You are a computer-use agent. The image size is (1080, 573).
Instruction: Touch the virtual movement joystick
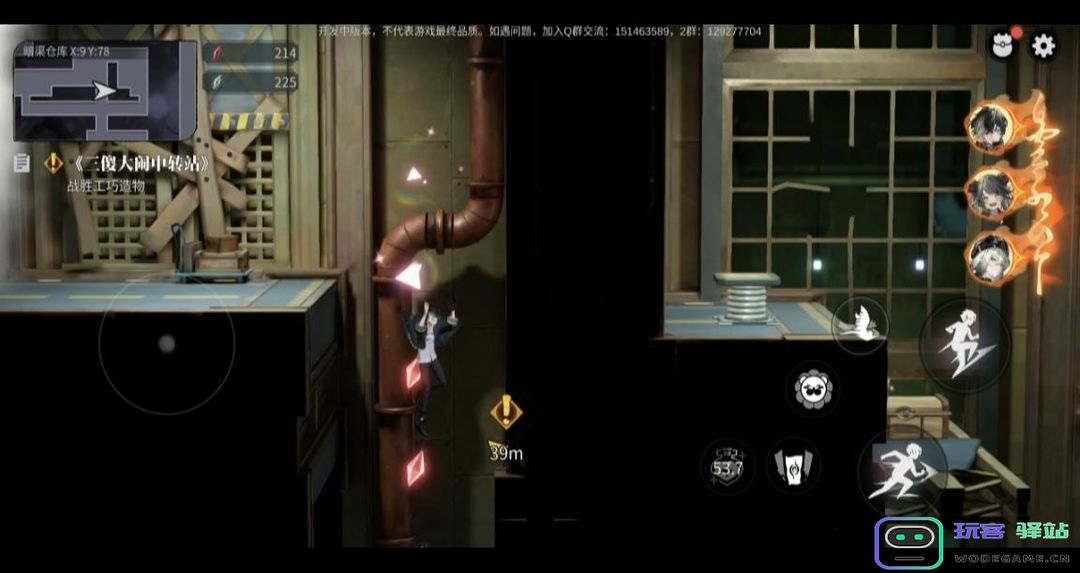click(x=167, y=343)
